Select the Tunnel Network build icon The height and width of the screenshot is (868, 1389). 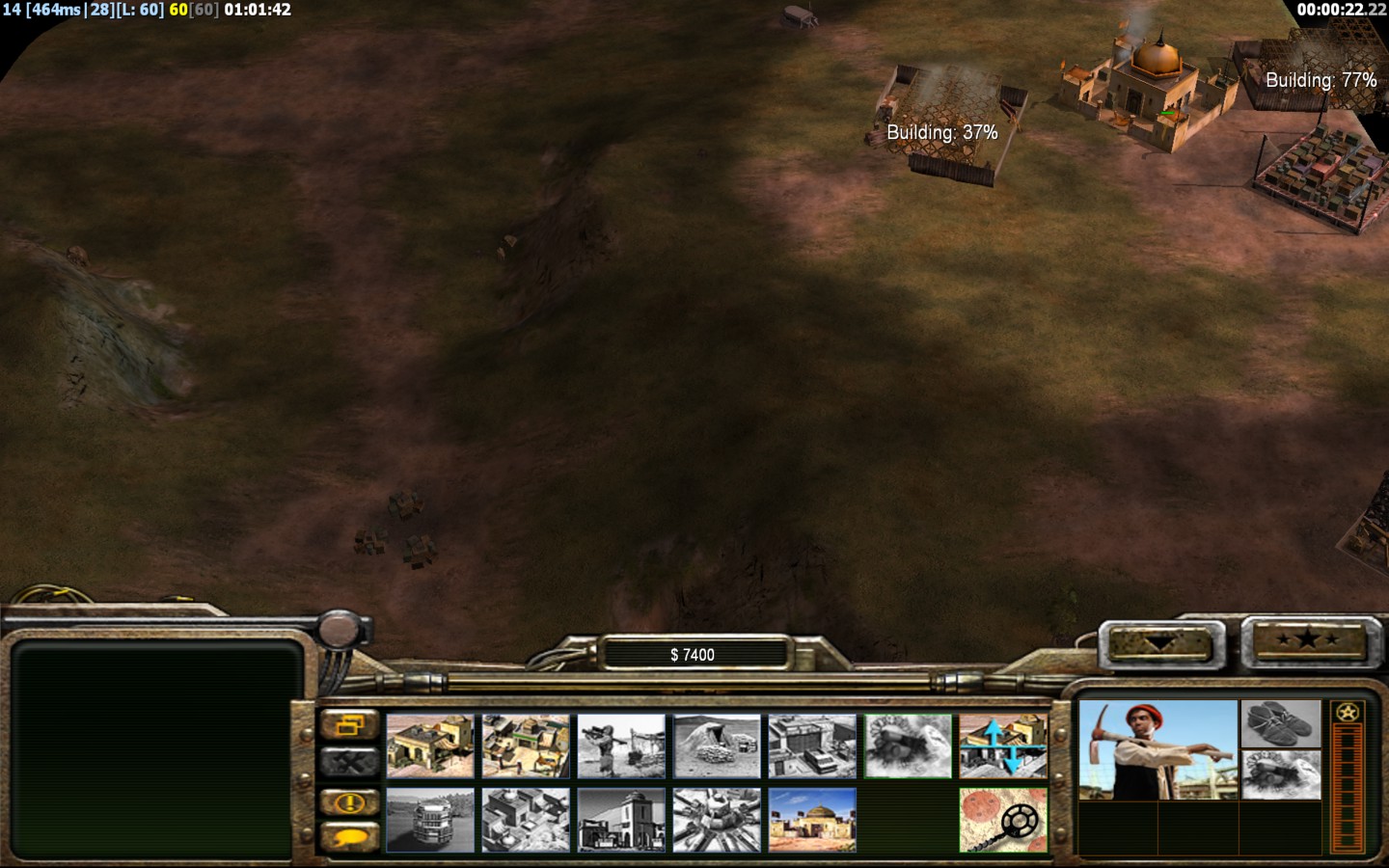(717, 746)
